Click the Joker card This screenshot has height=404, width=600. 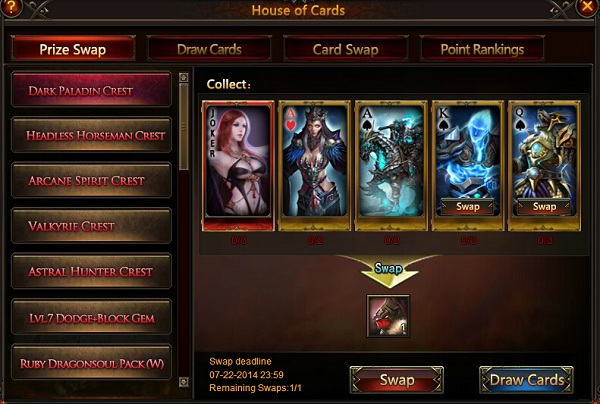pyautogui.click(x=238, y=160)
